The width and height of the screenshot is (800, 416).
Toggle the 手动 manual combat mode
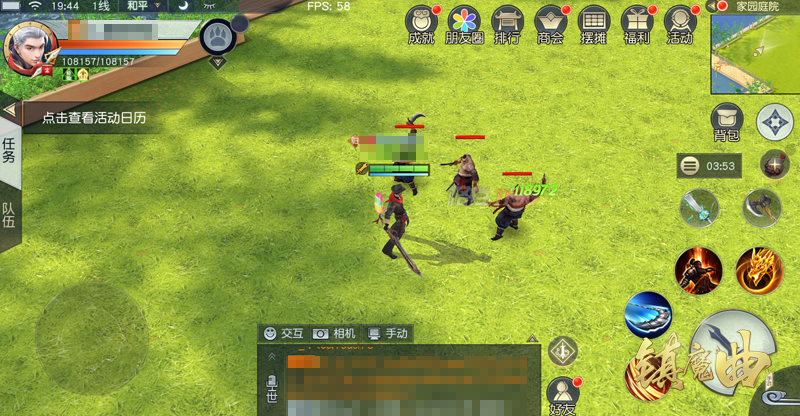pyautogui.click(x=388, y=333)
